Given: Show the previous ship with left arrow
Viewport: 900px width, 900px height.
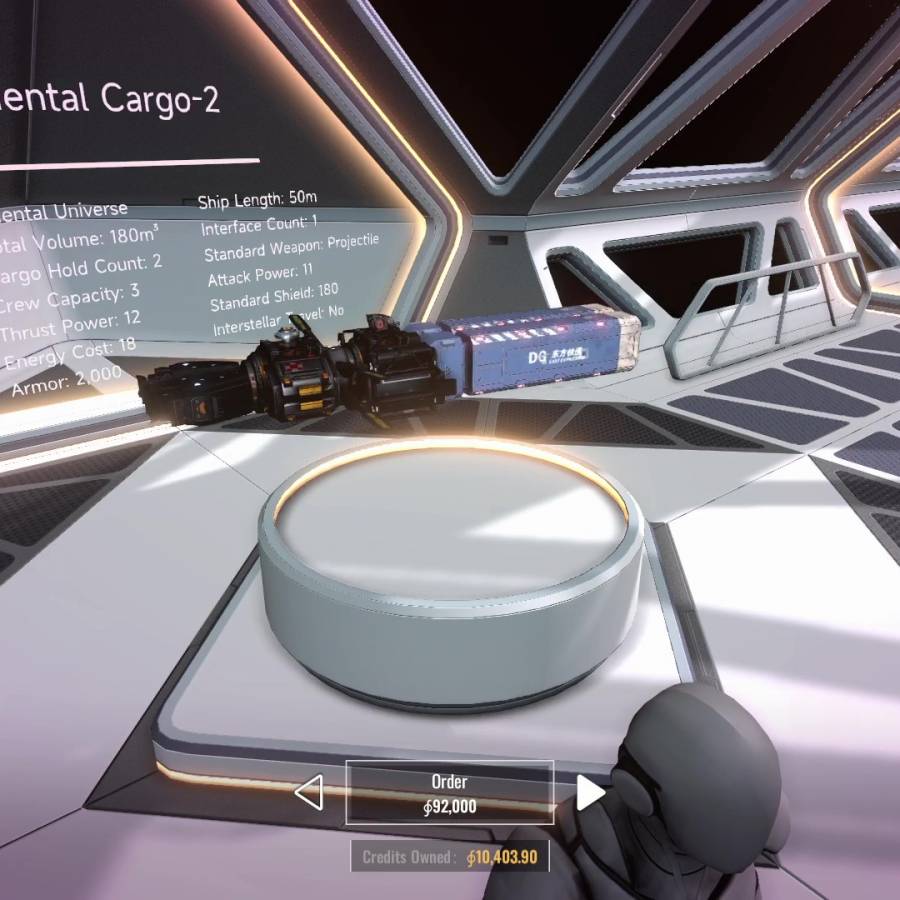Looking at the screenshot, I should point(309,794).
